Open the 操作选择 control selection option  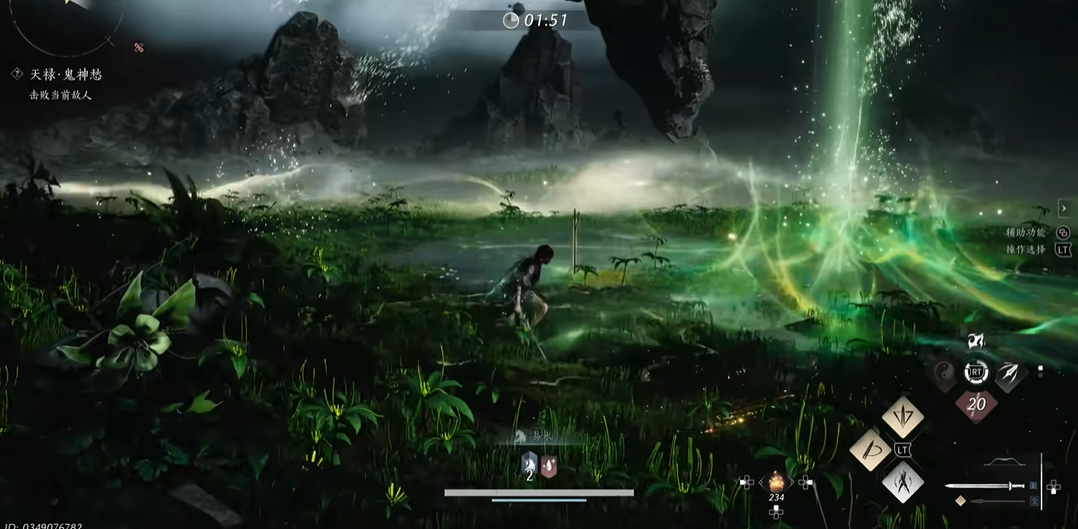1026,250
